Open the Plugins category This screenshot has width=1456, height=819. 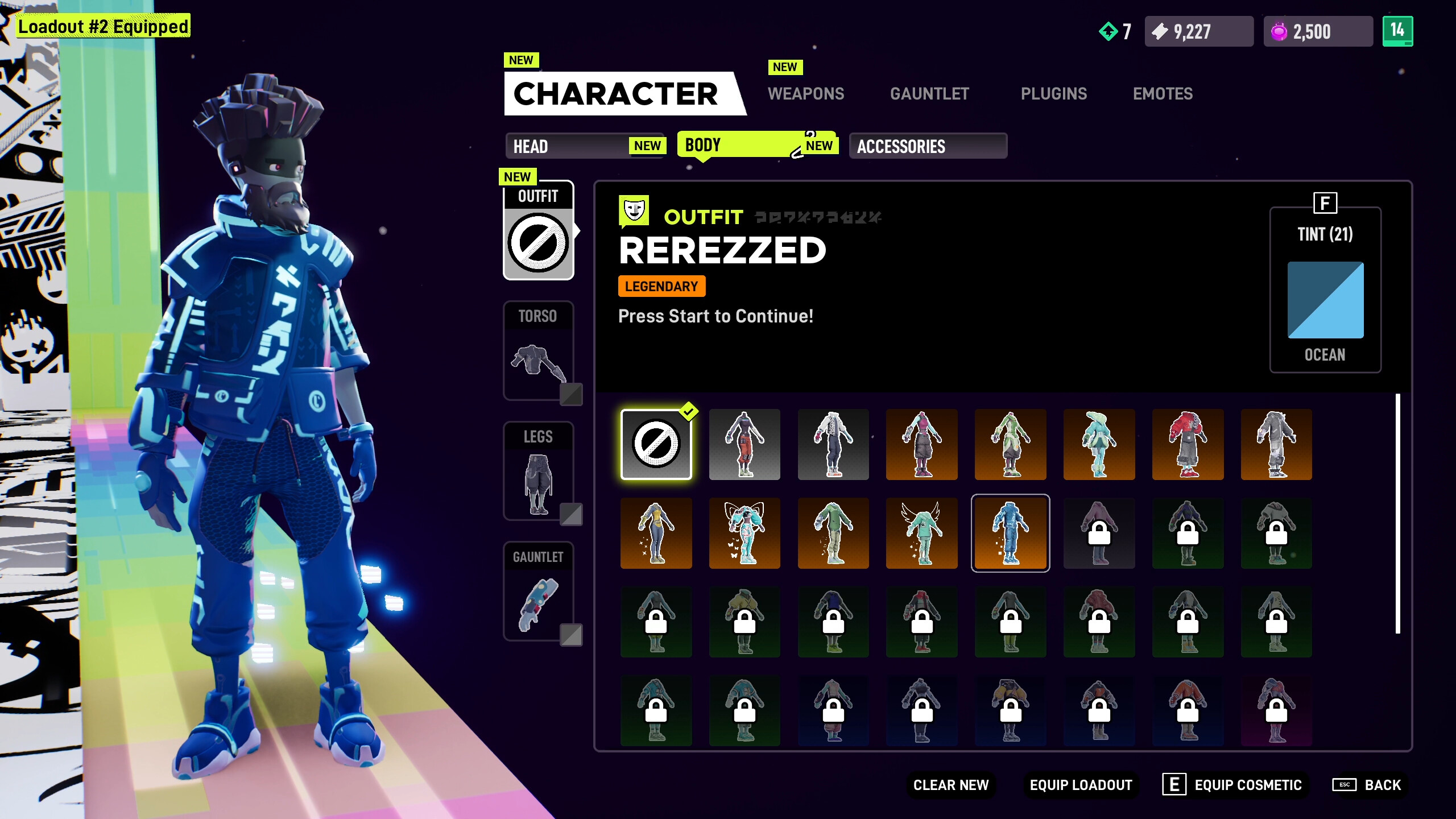(x=1054, y=93)
